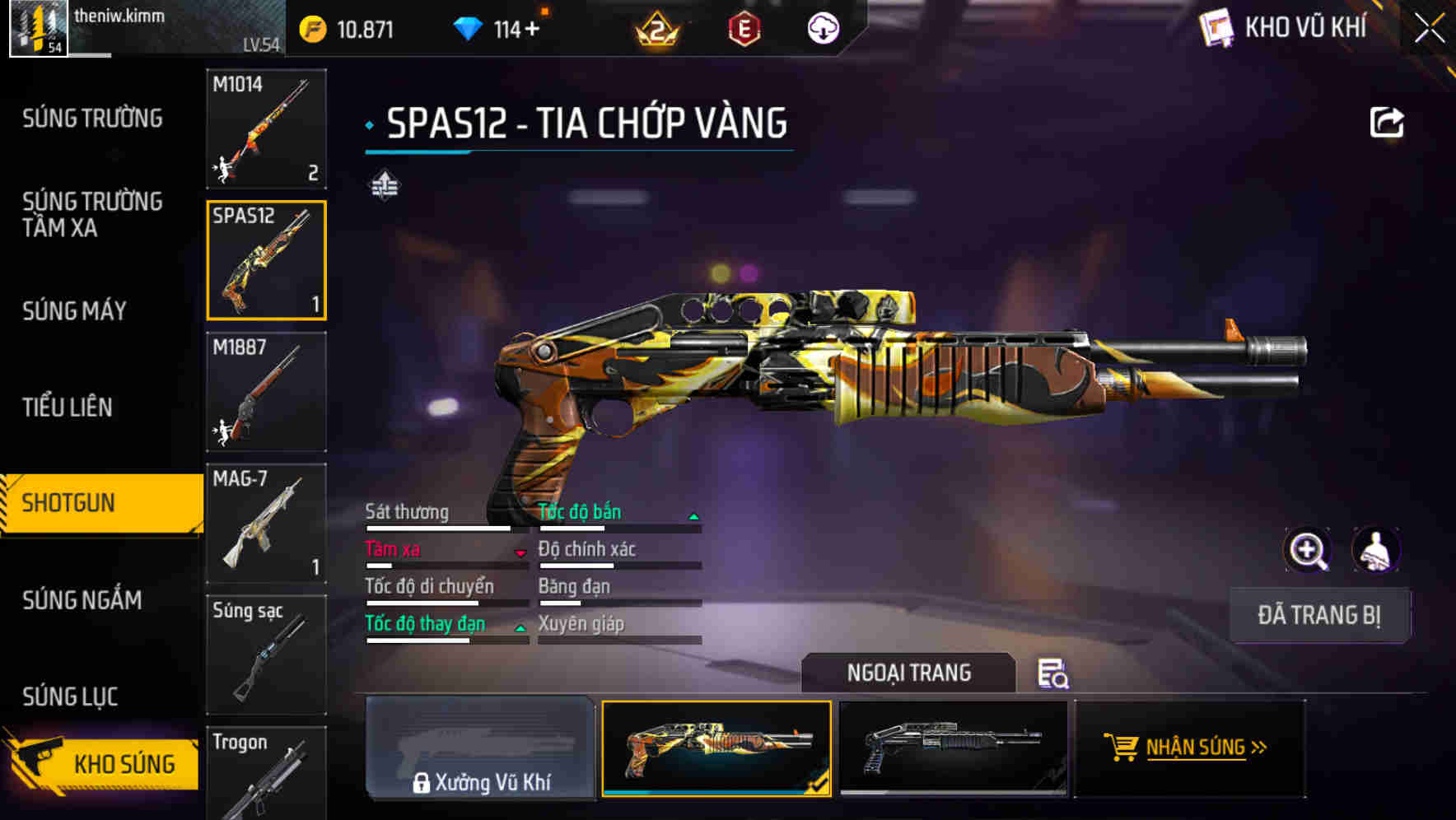Open the Súng Trường Tầm Xa category
The width and height of the screenshot is (1456, 820).
click(92, 214)
